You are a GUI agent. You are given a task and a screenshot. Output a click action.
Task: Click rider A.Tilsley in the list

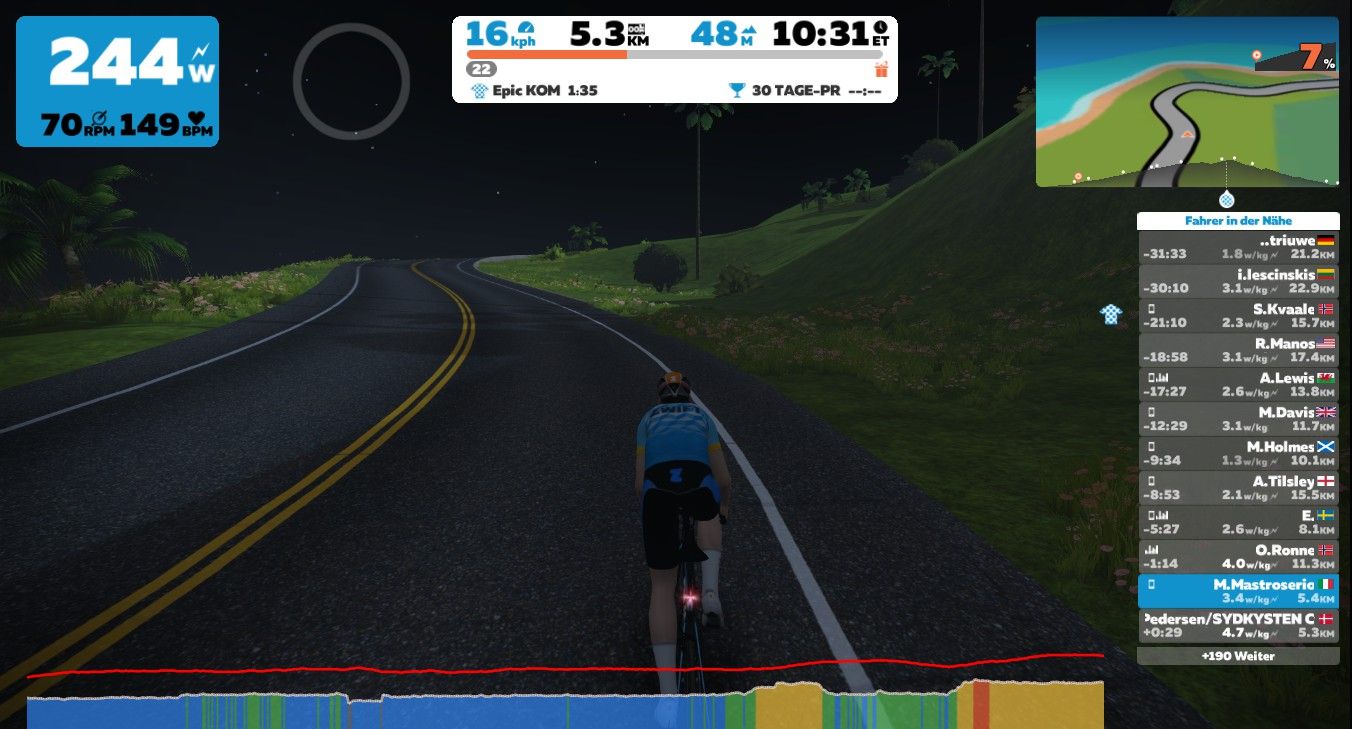[x=1238, y=488]
